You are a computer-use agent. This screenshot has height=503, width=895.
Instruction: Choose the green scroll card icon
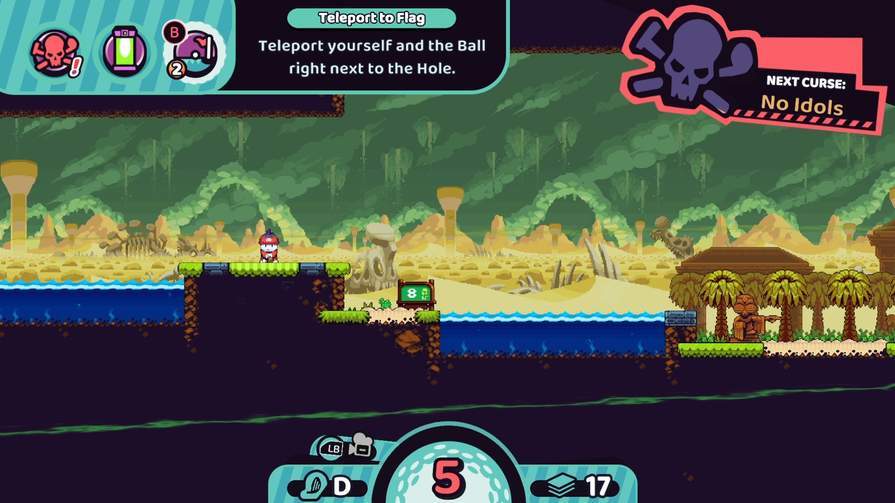(x=122, y=50)
